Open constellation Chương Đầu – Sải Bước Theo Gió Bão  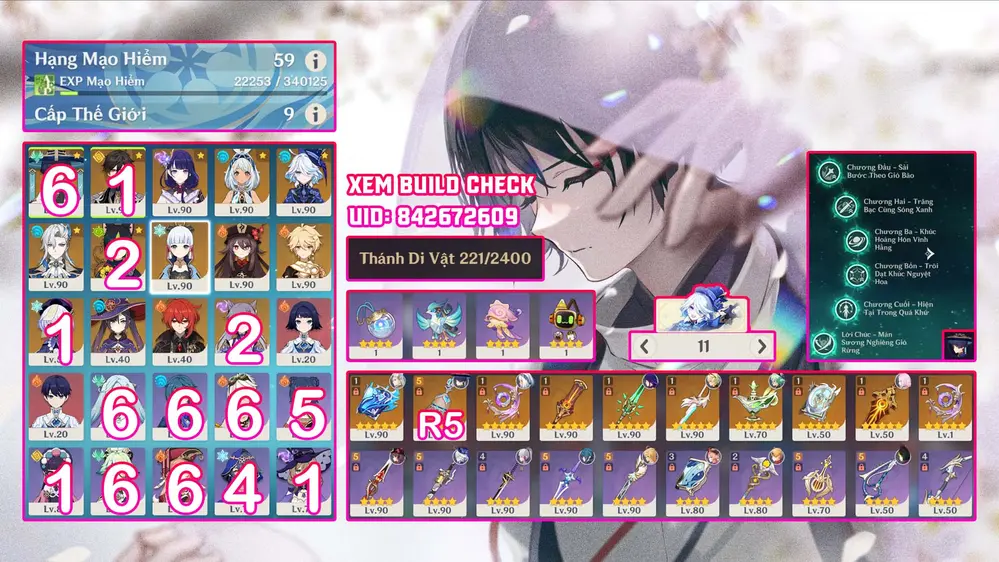829,172
